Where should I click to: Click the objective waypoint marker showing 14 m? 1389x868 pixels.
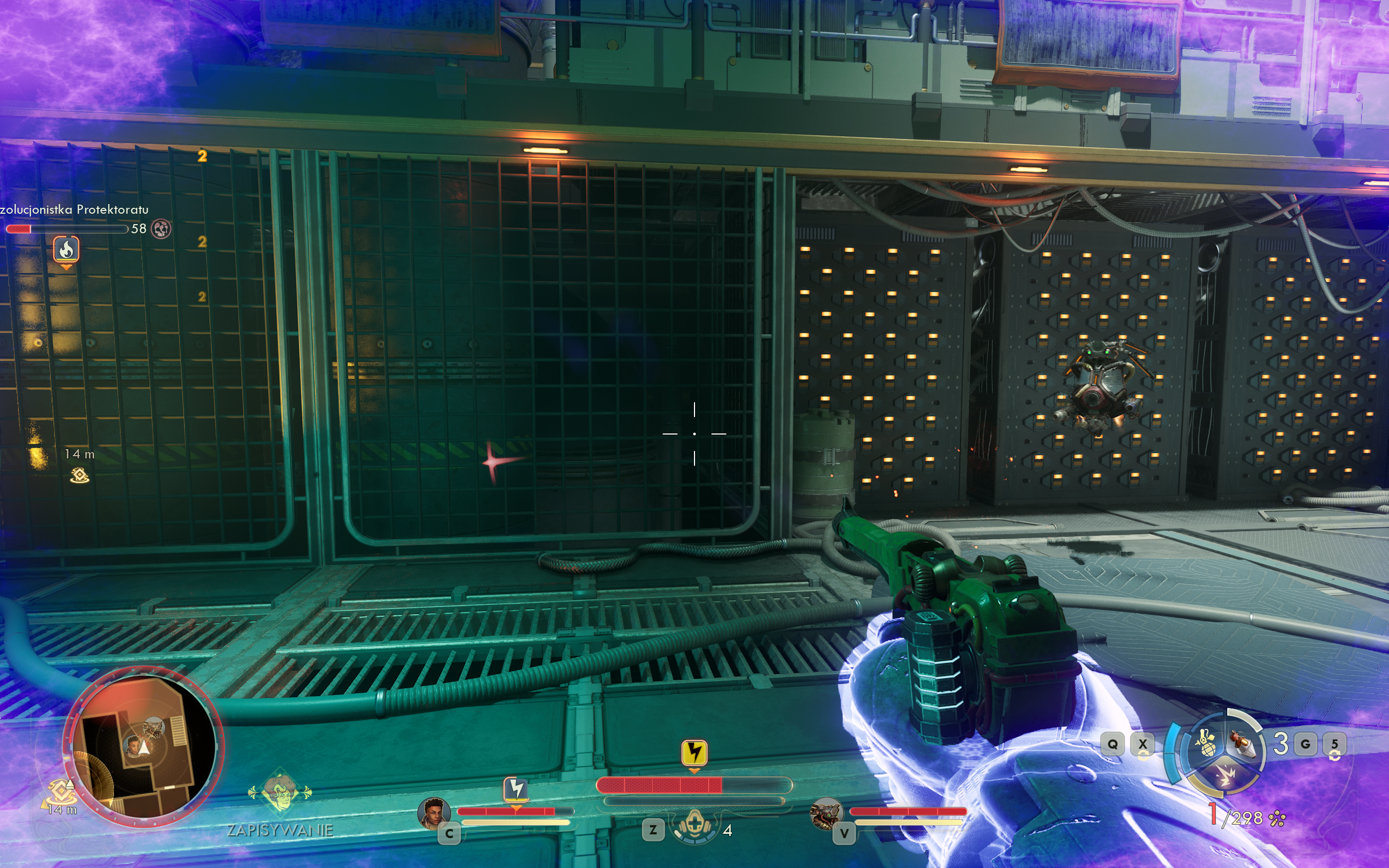[79, 475]
